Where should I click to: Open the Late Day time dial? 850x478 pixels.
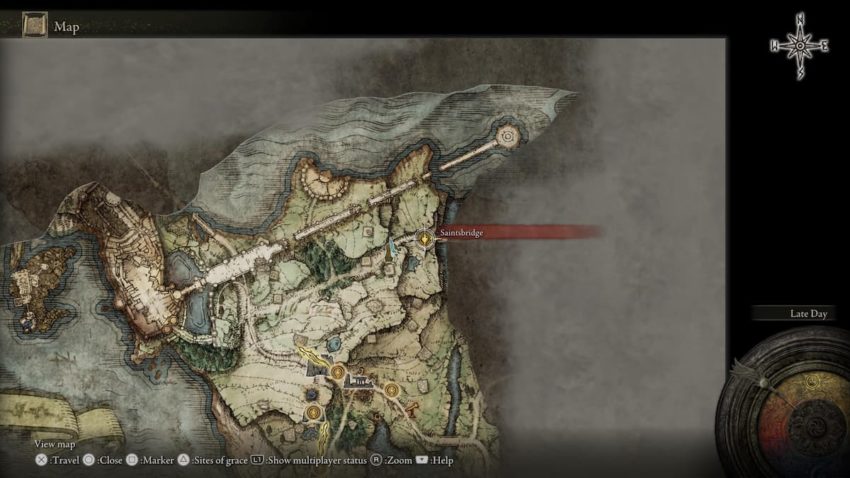[x=786, y=398]
